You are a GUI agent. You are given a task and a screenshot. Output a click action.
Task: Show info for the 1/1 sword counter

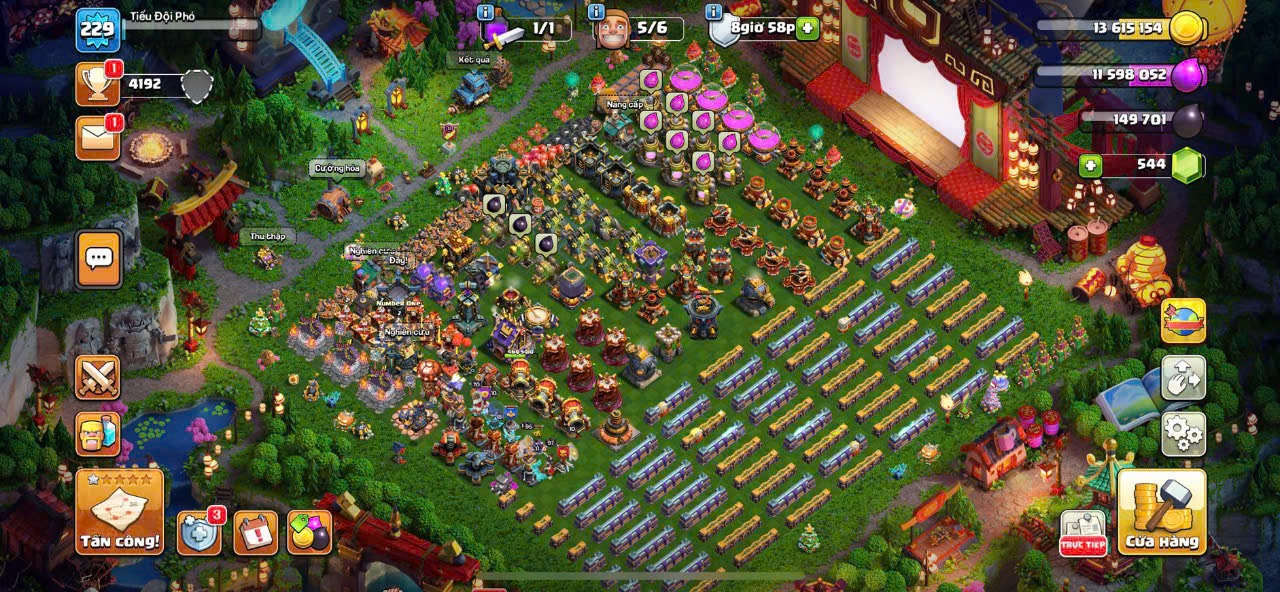[x=486, y=12]
